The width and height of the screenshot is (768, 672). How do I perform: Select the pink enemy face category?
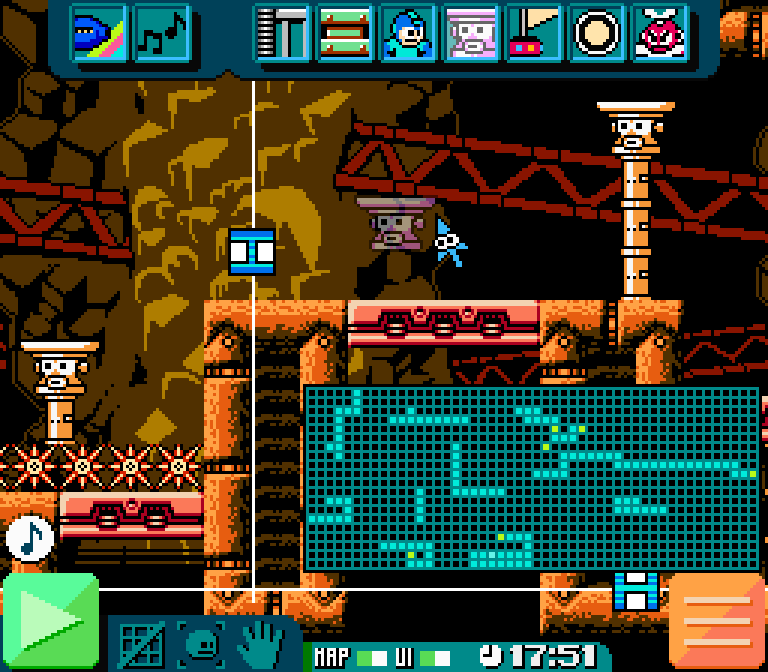tap(471, 33)
